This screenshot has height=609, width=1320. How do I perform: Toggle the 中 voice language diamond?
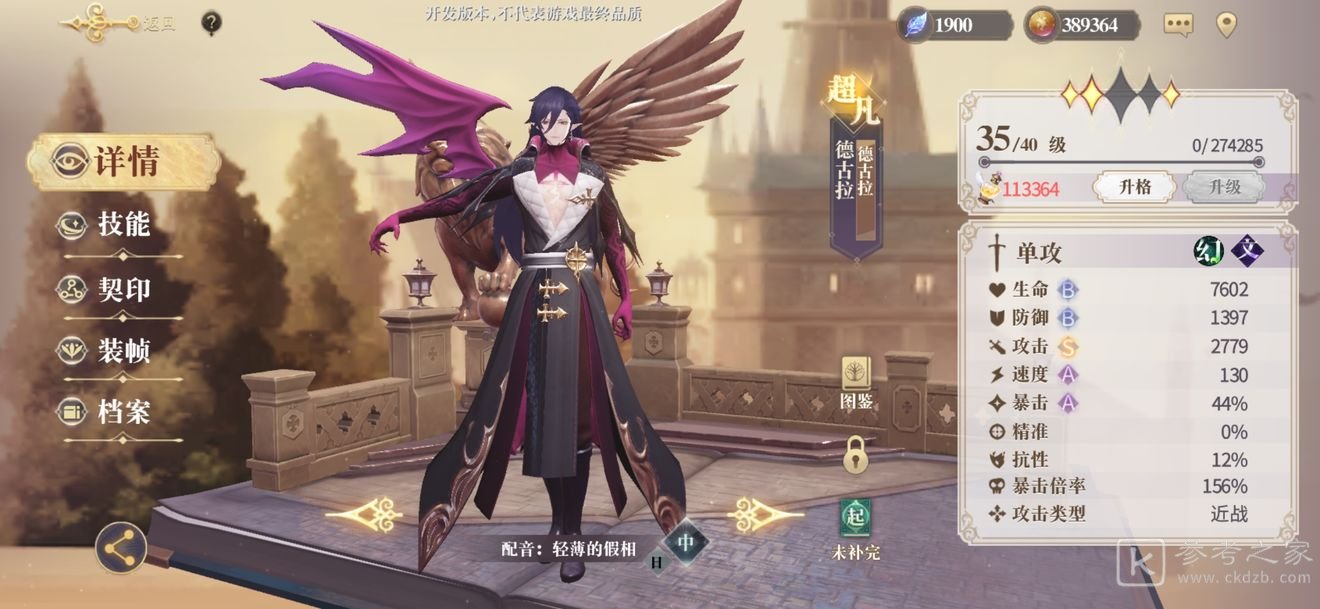tap(686, 543)
